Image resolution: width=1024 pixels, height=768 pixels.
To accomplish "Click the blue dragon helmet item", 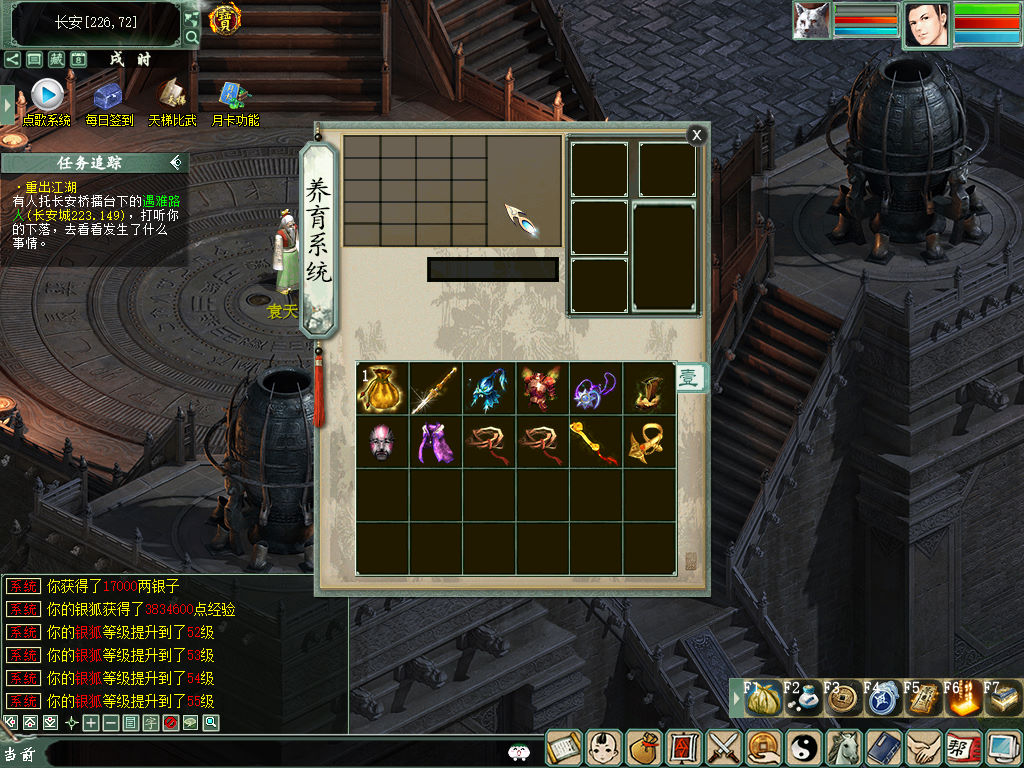I will click(x=489, y=388).
